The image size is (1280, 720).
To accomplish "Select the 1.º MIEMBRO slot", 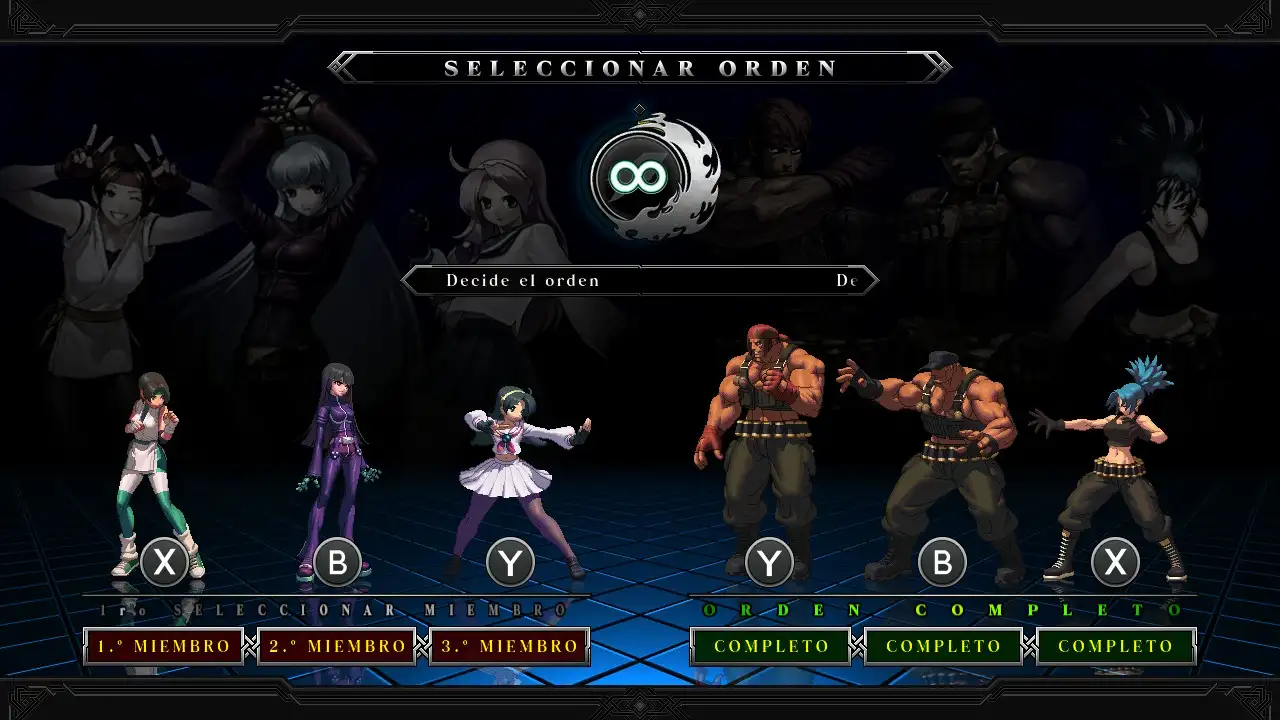I will pos(162,645).
